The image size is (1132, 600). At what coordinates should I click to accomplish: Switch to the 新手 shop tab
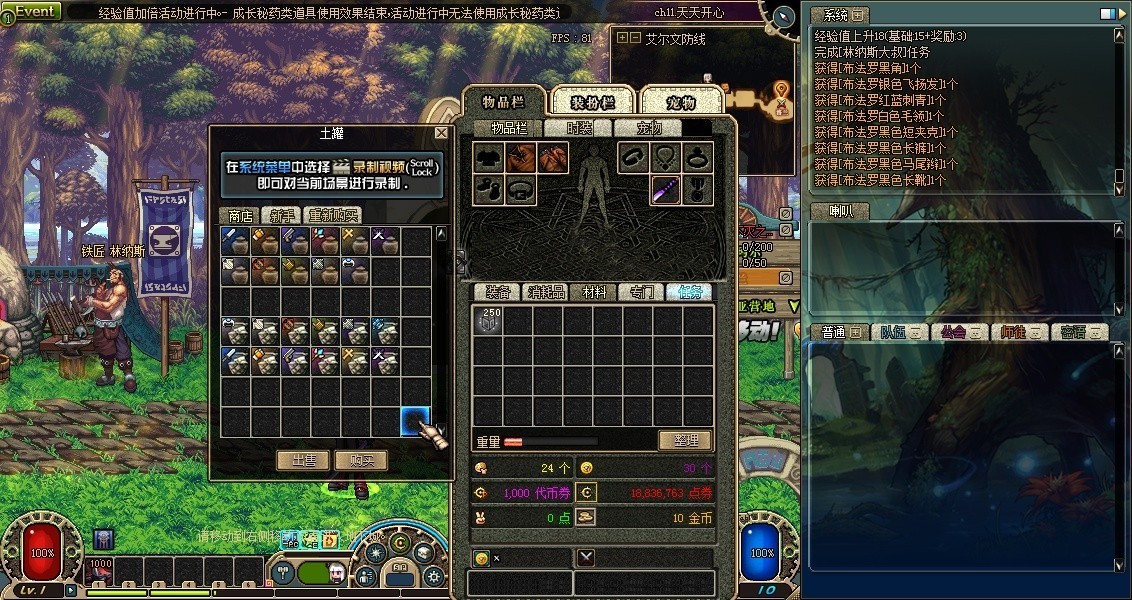280,215
